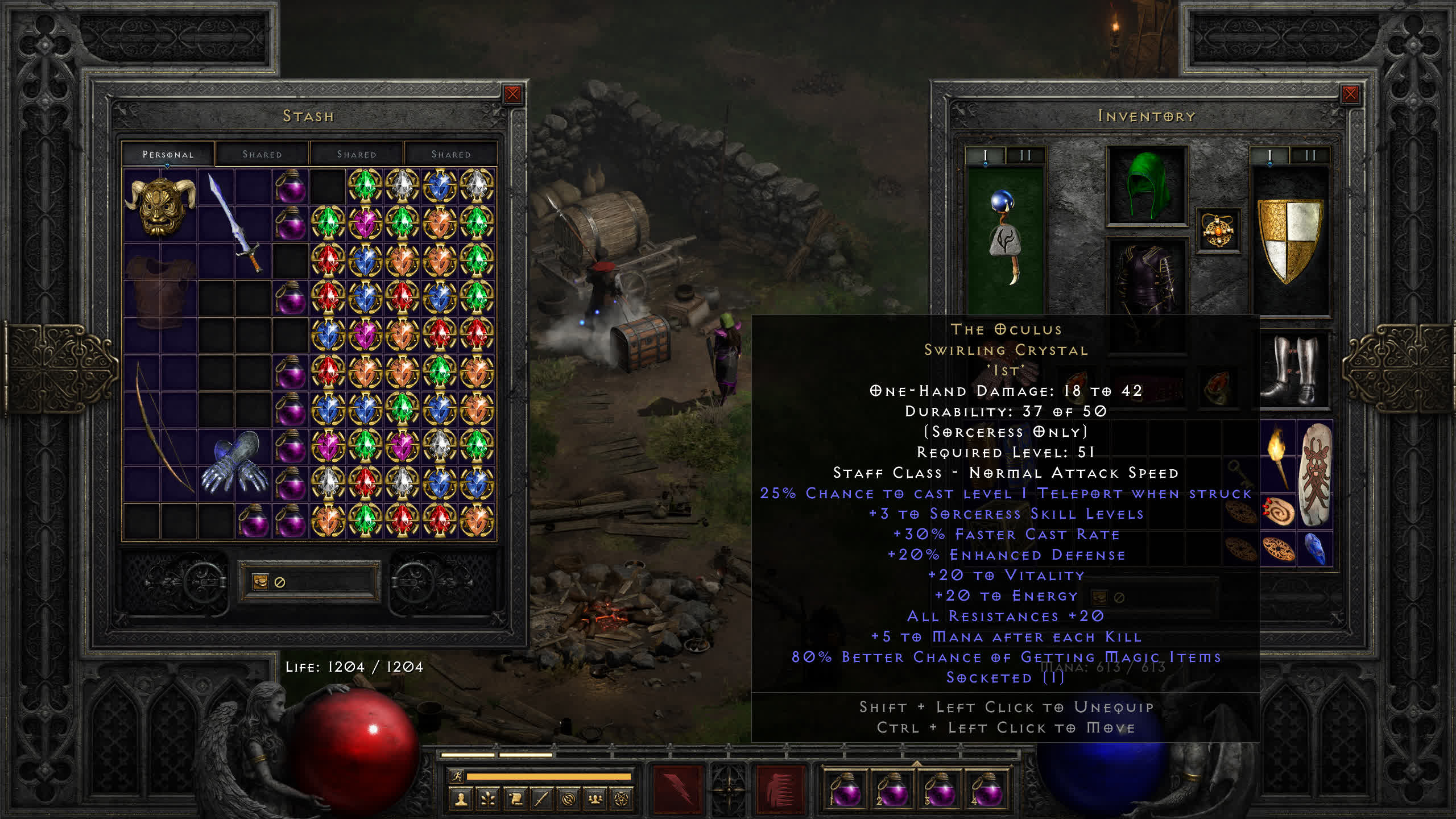Close the Inventory window

1350,94
